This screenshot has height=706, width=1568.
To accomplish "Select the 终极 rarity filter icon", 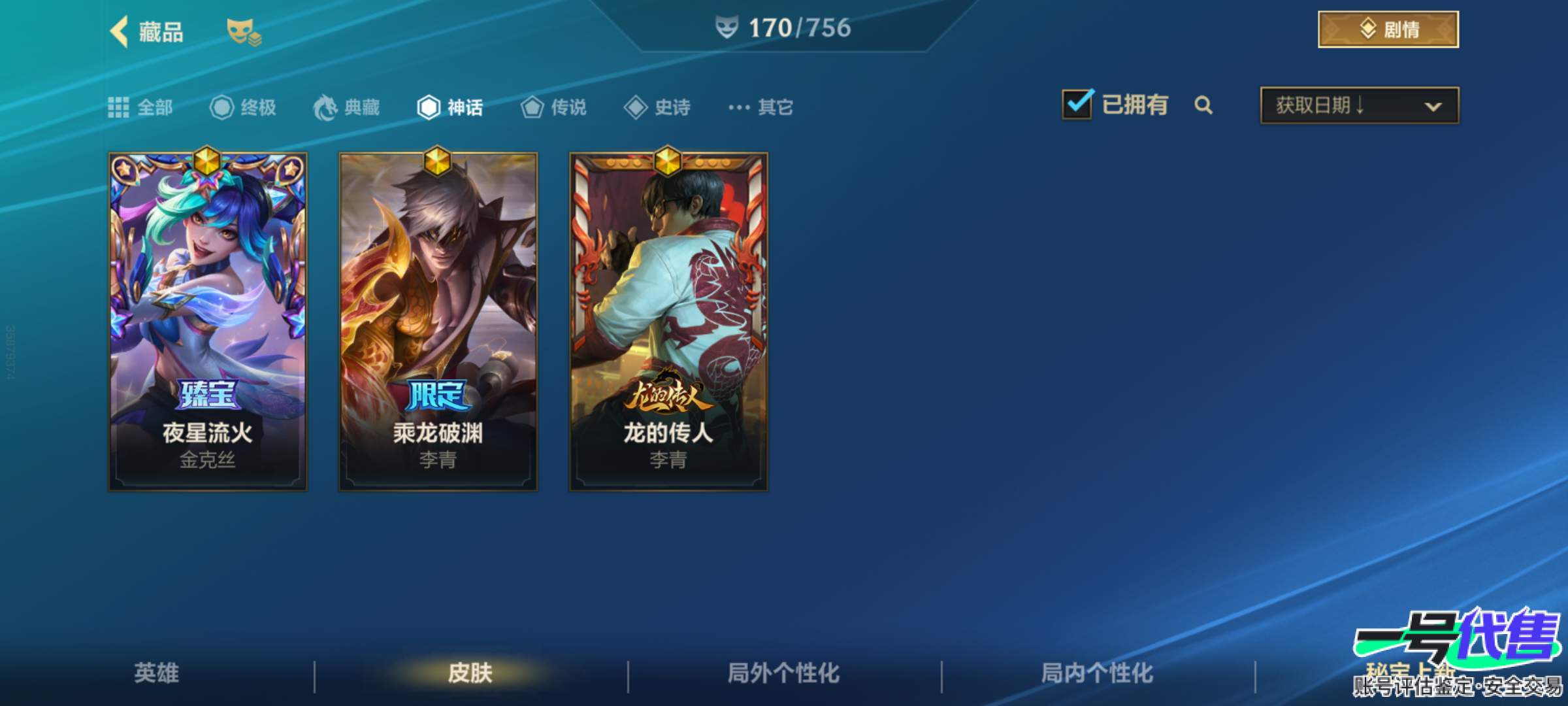I will (222, 108).
